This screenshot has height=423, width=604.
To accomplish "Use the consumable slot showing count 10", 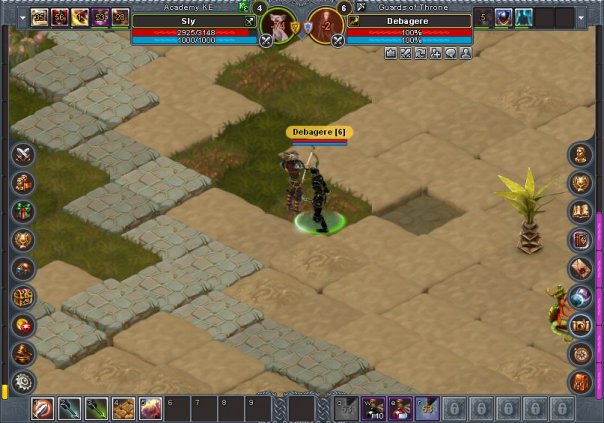I will (x=374, y=408).
